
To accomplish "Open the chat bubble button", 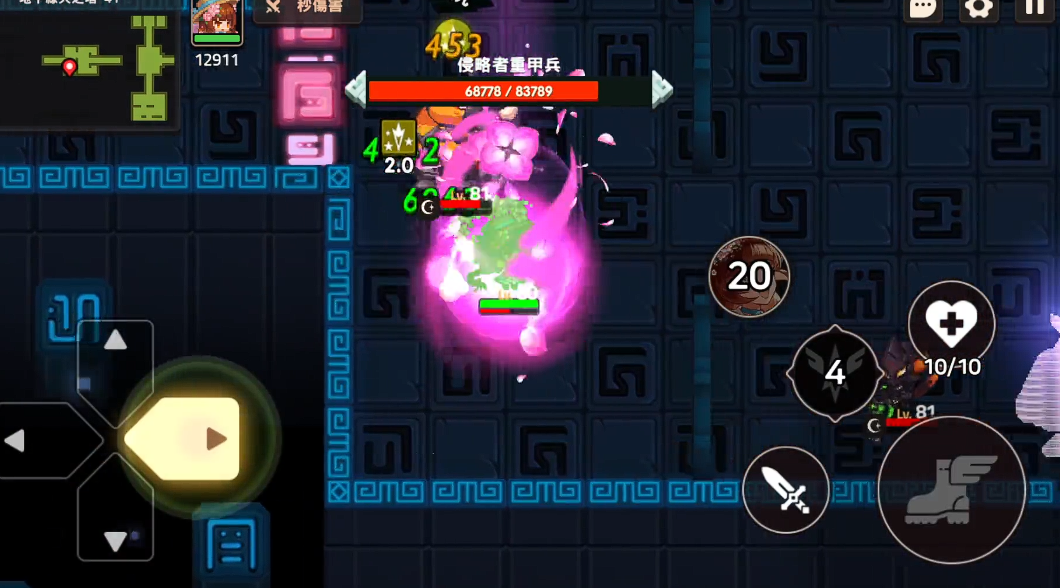I will coord(923,9).
